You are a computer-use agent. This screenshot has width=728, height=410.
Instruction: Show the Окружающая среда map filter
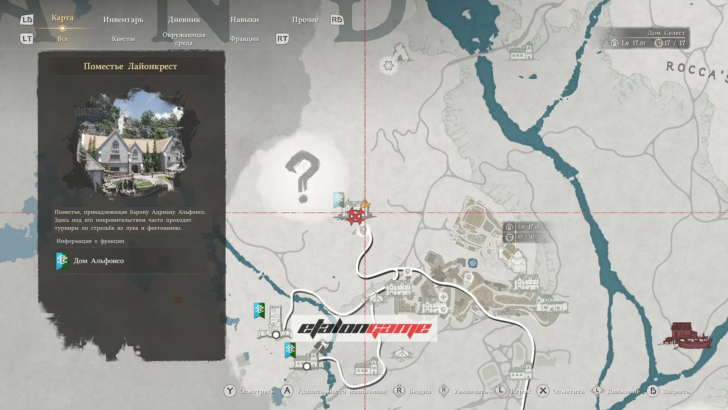[182, 38]
